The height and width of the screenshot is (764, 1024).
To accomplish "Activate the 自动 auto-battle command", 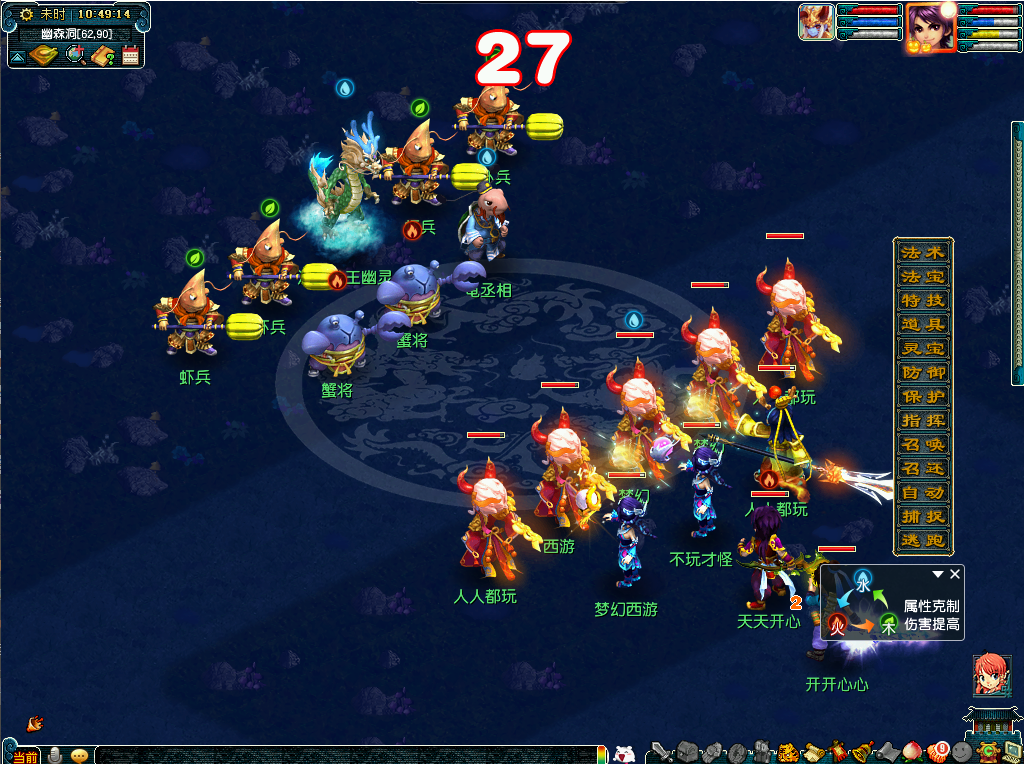I will (921, 493).
